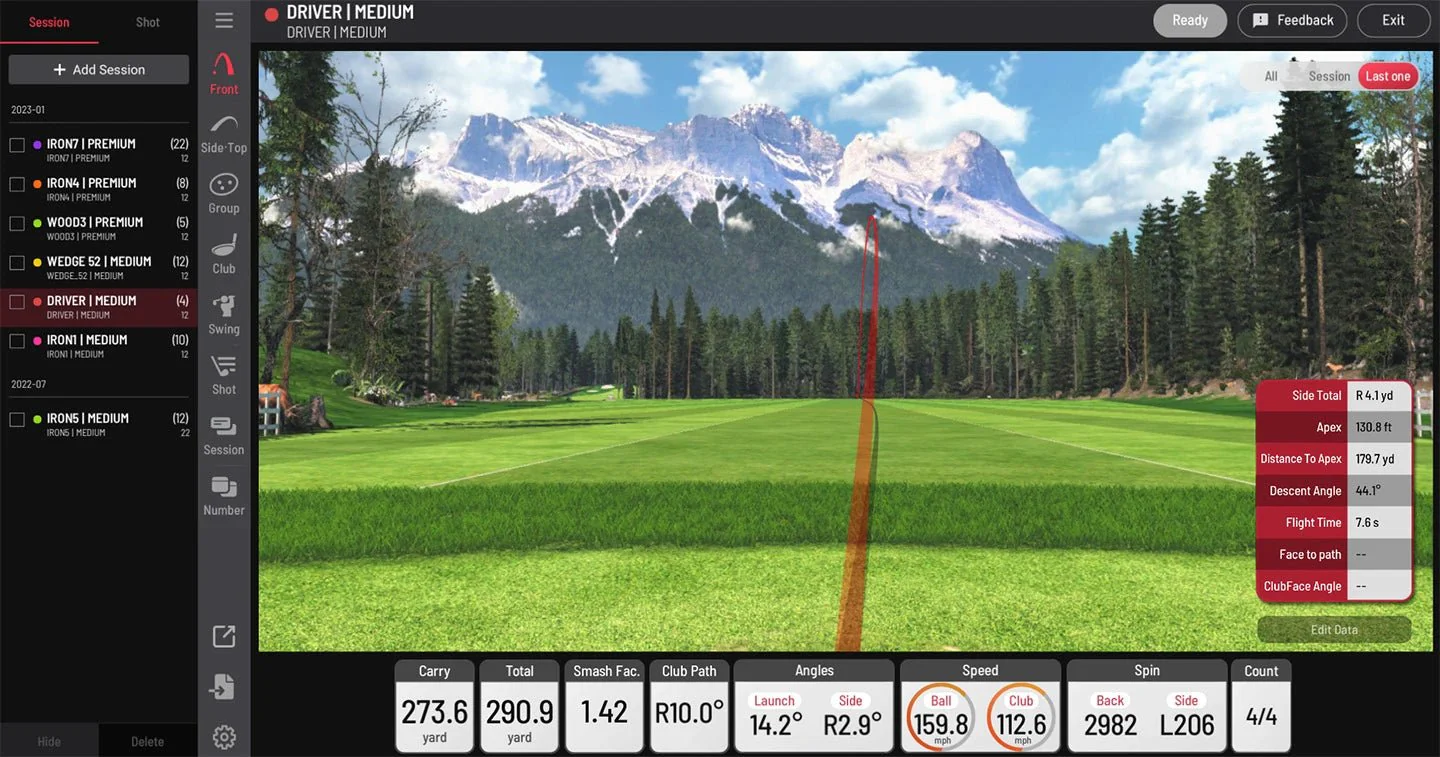Open the Shot data view

click(x=223, y=374)
